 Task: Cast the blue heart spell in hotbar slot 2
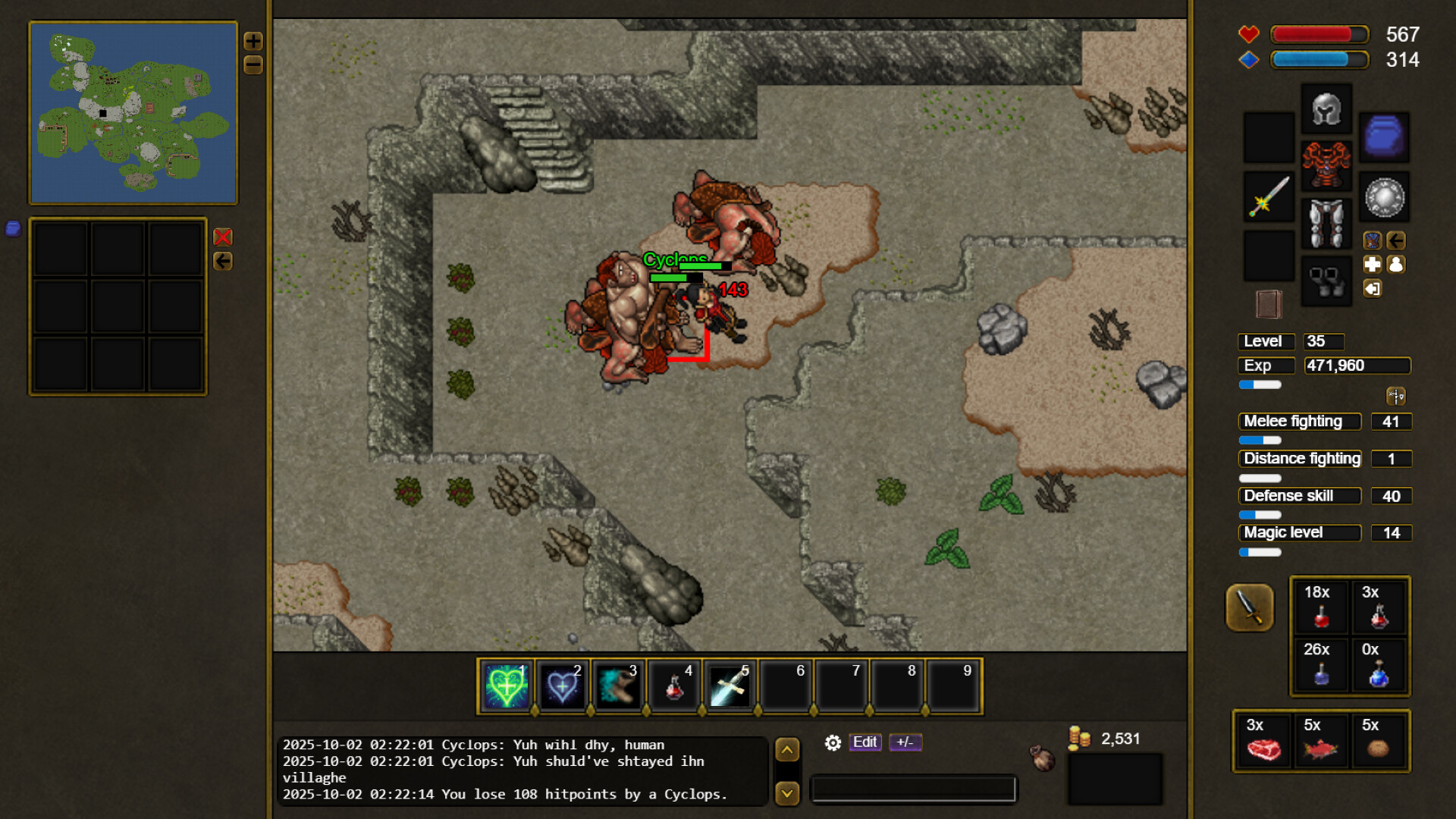[562, 686]
